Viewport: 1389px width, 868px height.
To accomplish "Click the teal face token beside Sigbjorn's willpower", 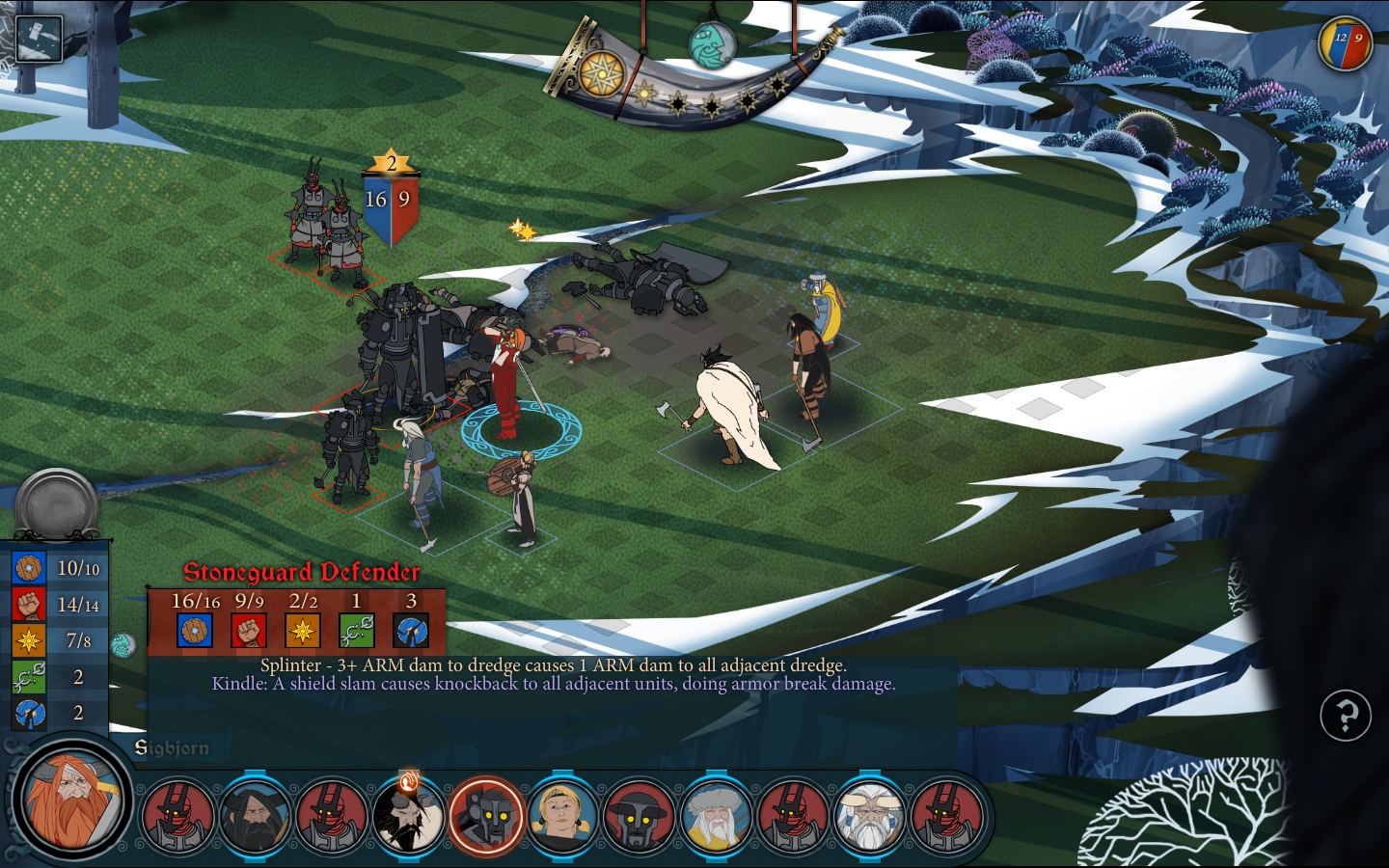I will tap(123, 644).
